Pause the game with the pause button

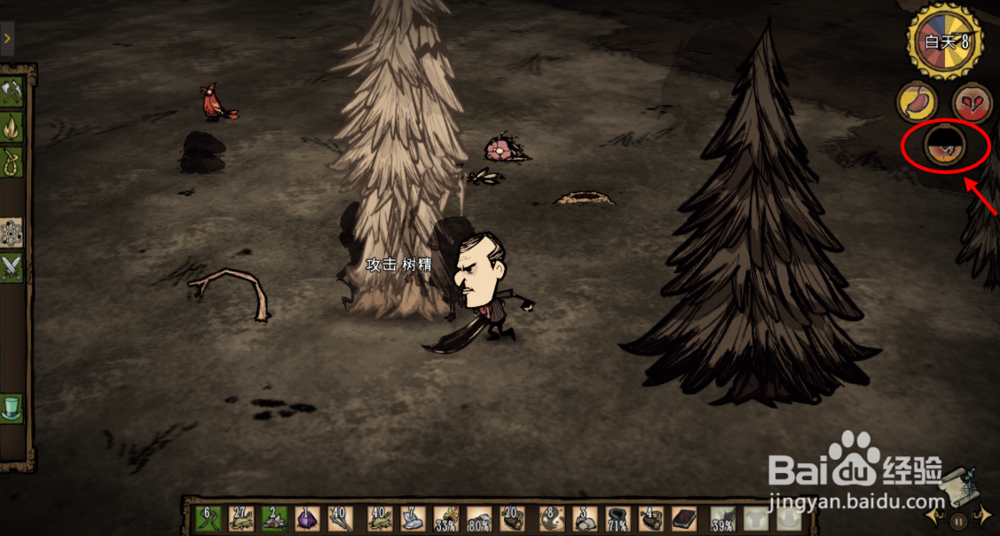click(957, 520)
